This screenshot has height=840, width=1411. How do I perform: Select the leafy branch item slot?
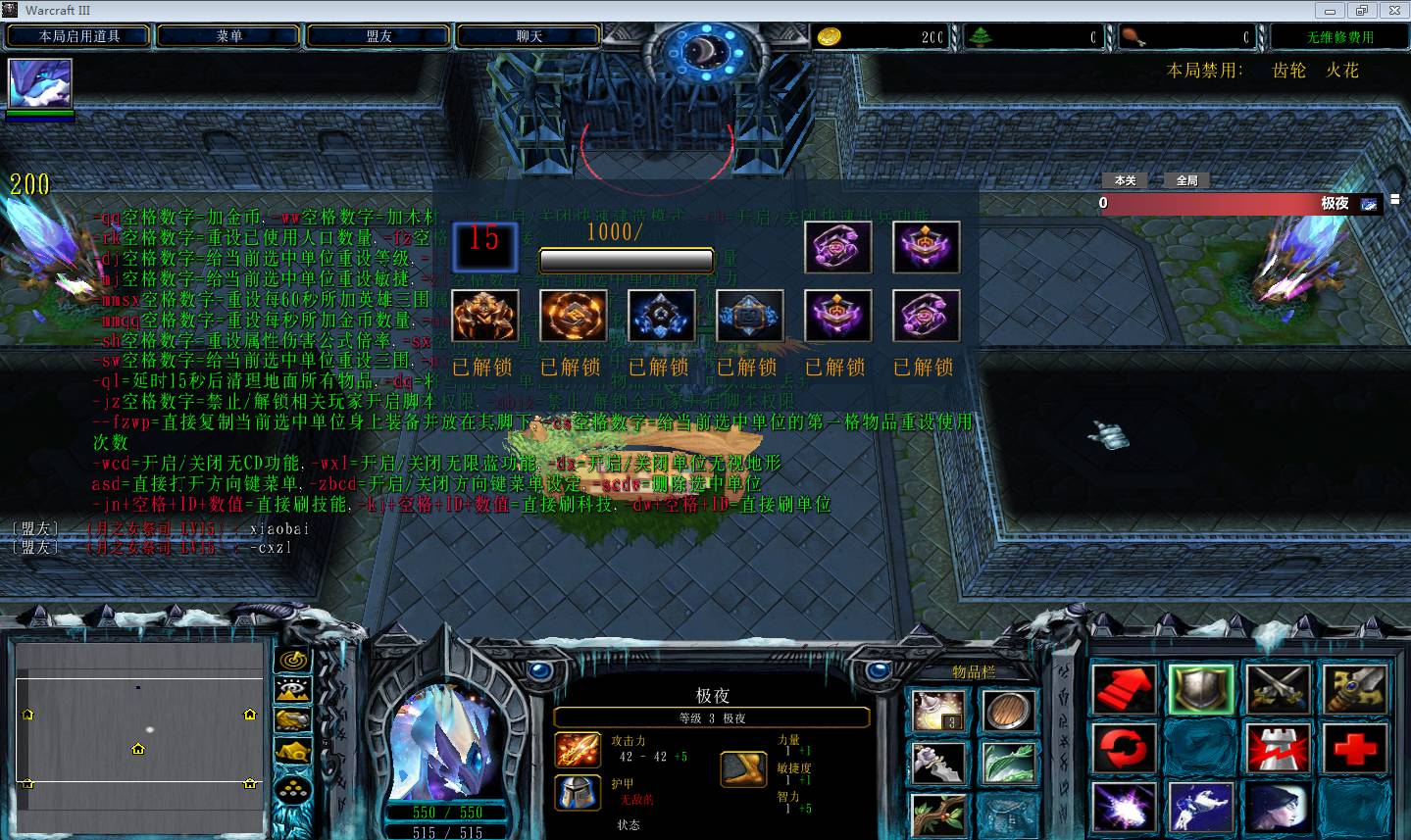coord(936,814)
